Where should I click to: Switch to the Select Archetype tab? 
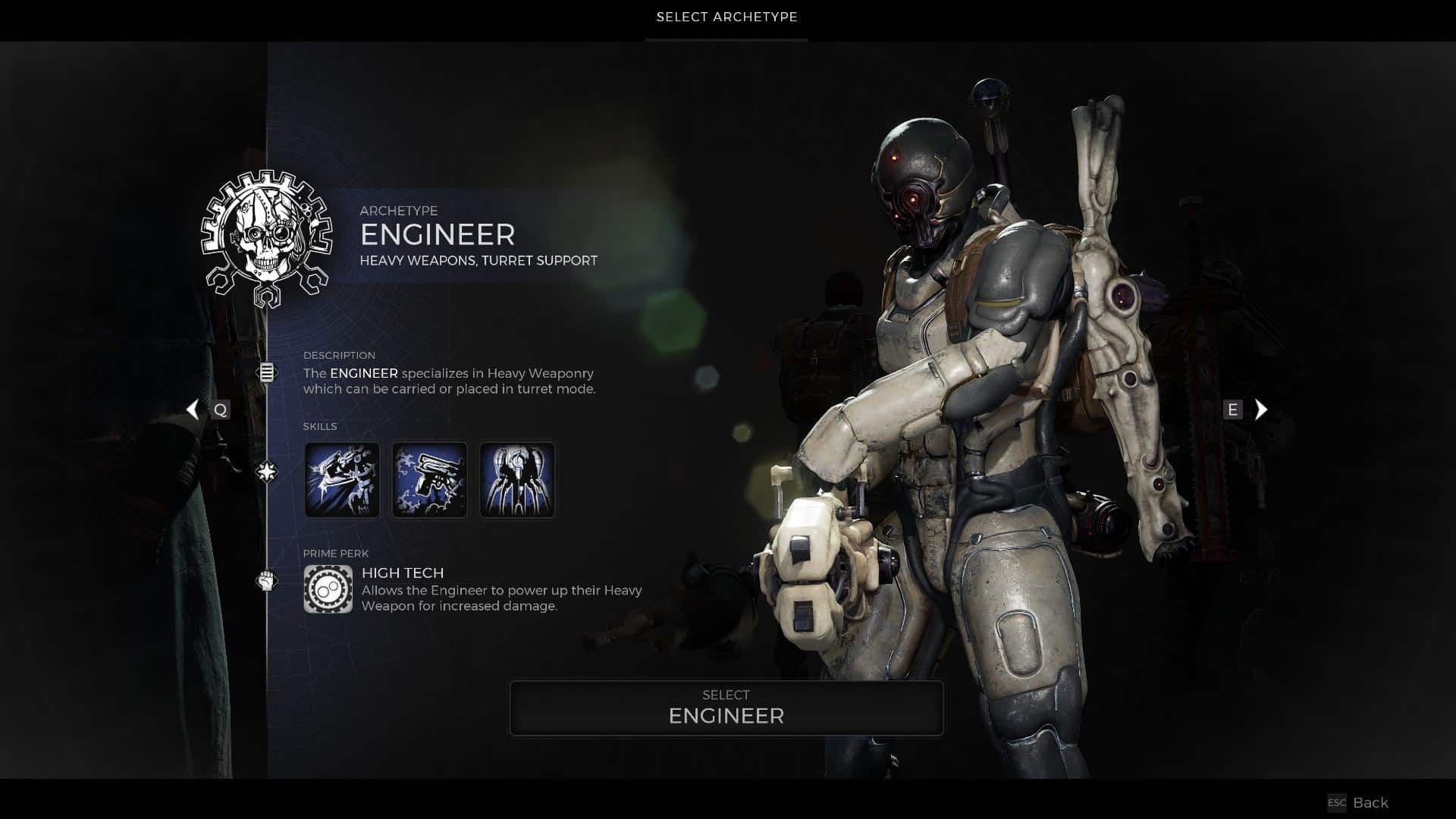coord(726,17)
